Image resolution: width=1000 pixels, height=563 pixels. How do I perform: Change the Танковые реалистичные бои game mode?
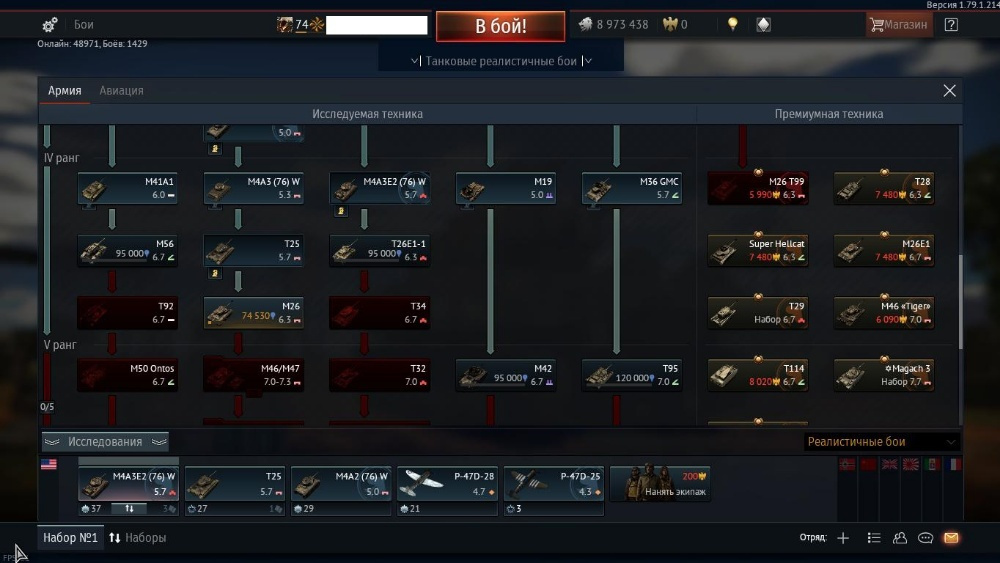coord(501,61)
